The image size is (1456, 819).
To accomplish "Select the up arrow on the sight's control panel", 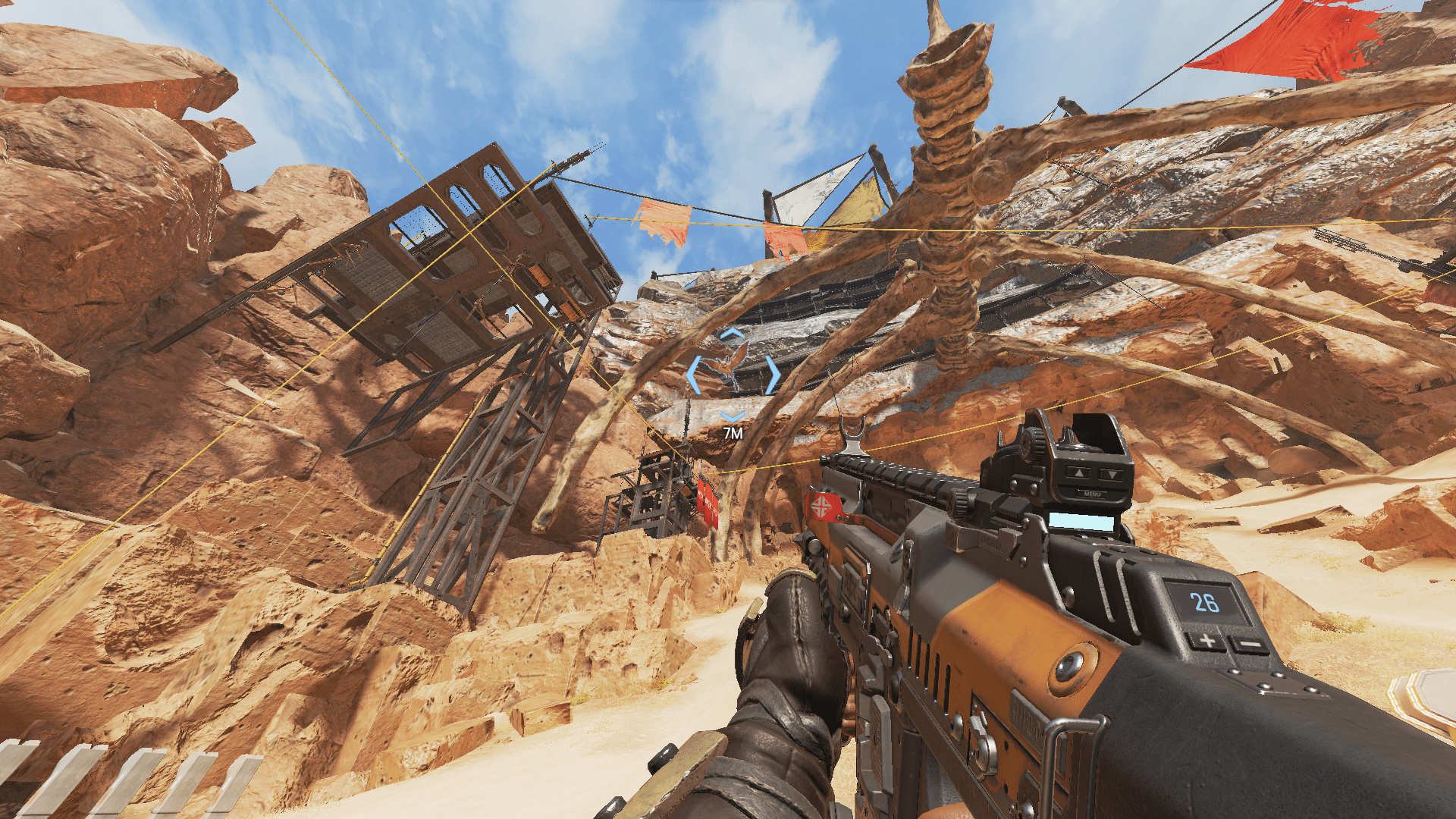I will click(1079, 473).
